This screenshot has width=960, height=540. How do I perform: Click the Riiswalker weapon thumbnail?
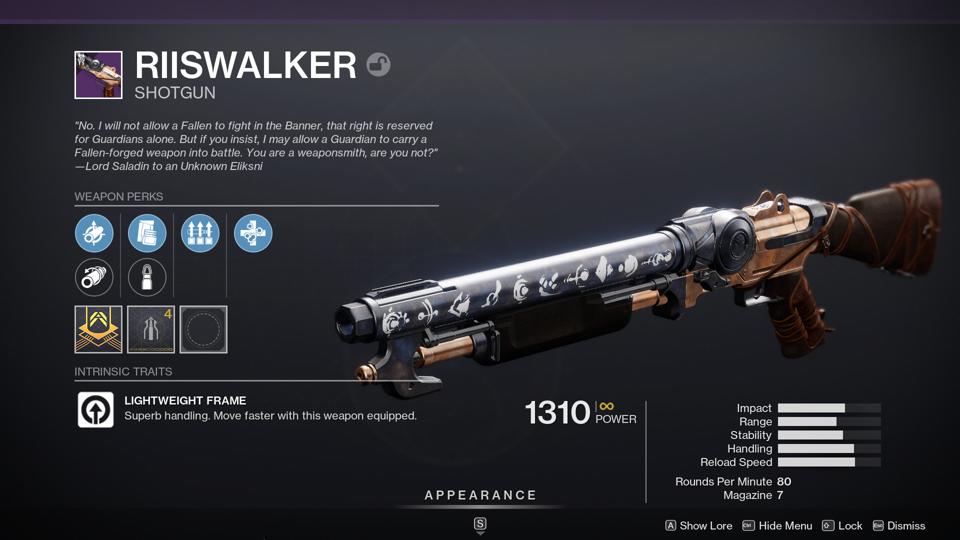click(98, 75)
